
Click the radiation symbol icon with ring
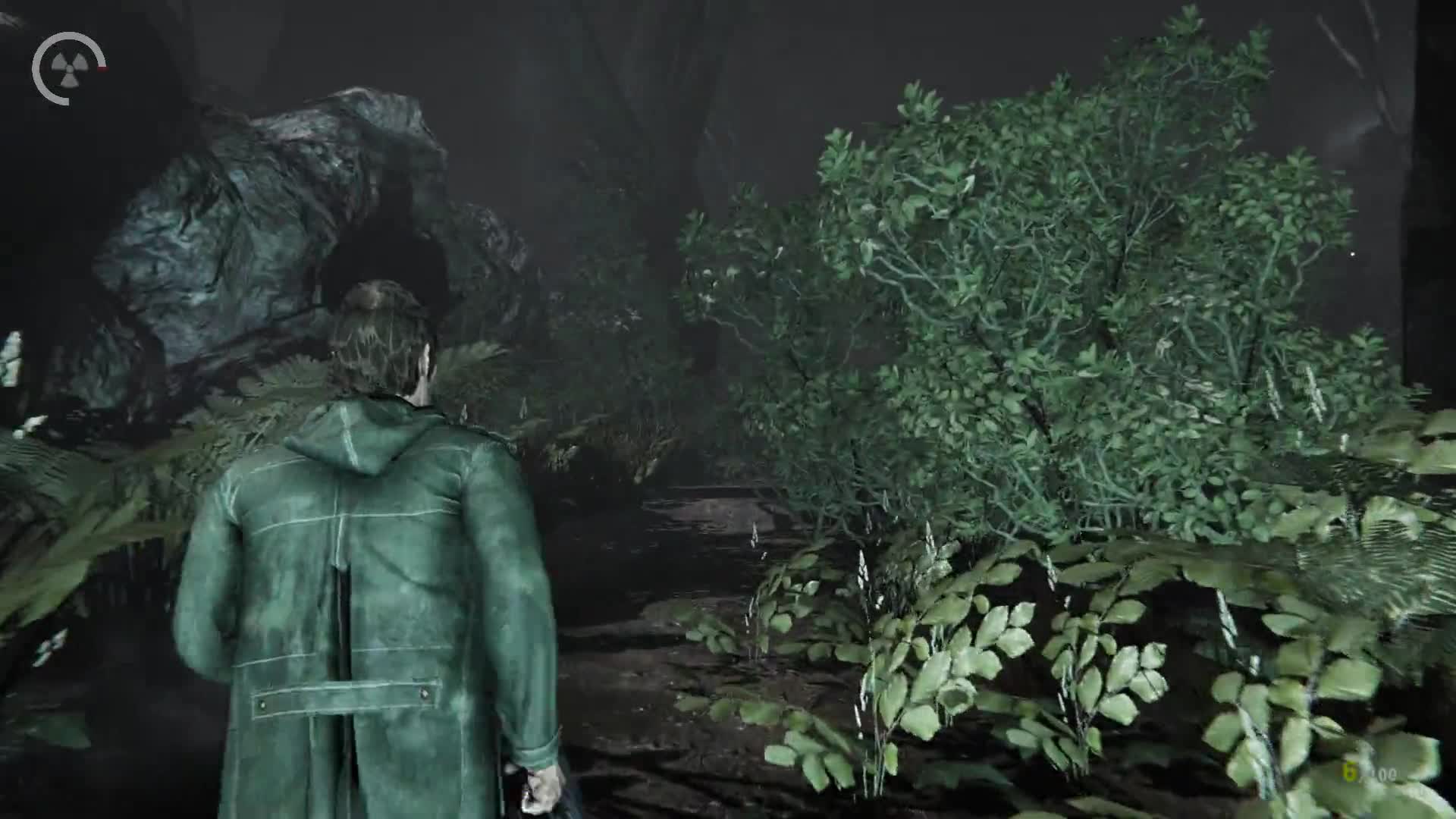click(68, 68)
